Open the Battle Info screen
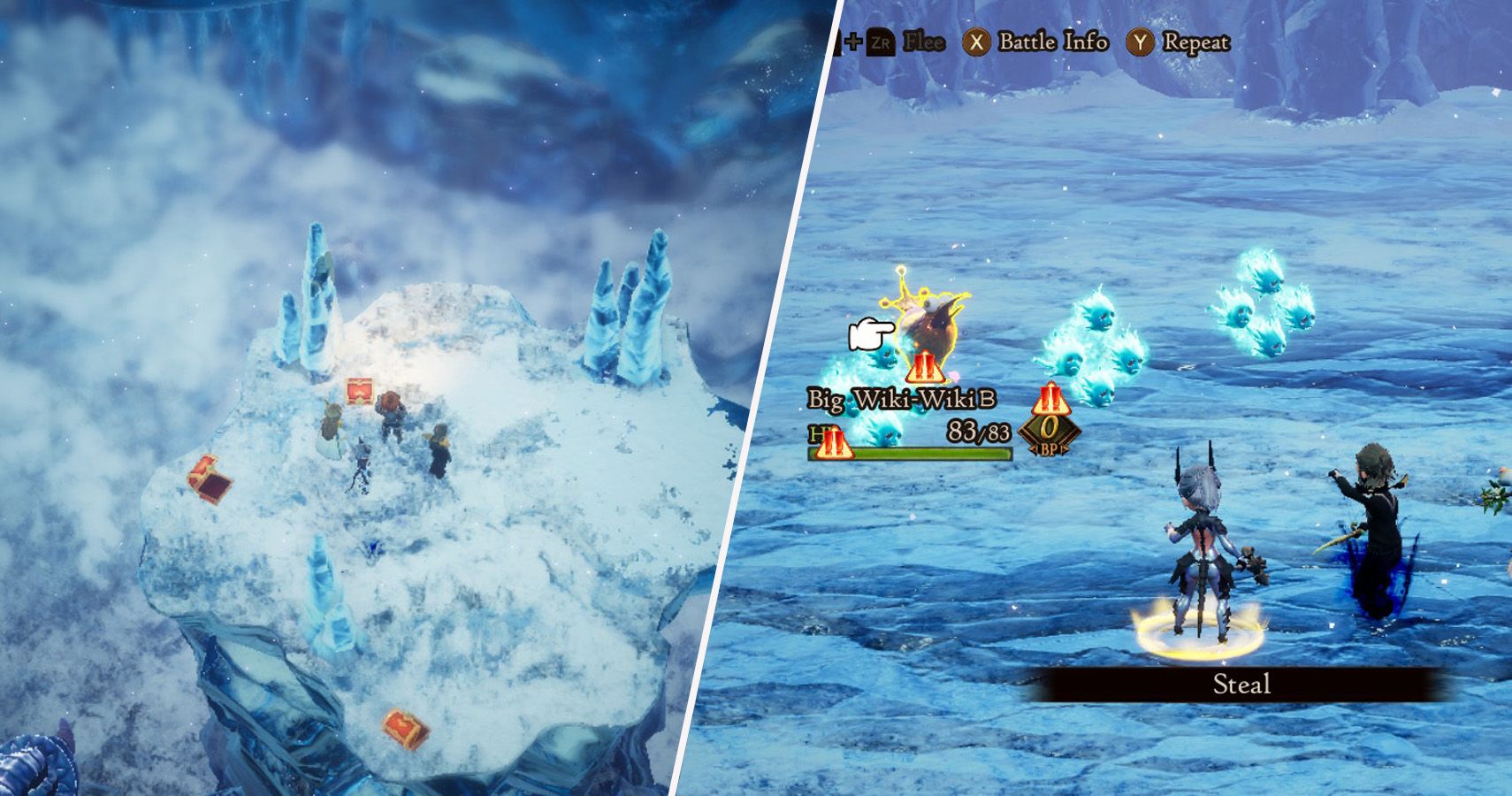 tap(1052, 42)
